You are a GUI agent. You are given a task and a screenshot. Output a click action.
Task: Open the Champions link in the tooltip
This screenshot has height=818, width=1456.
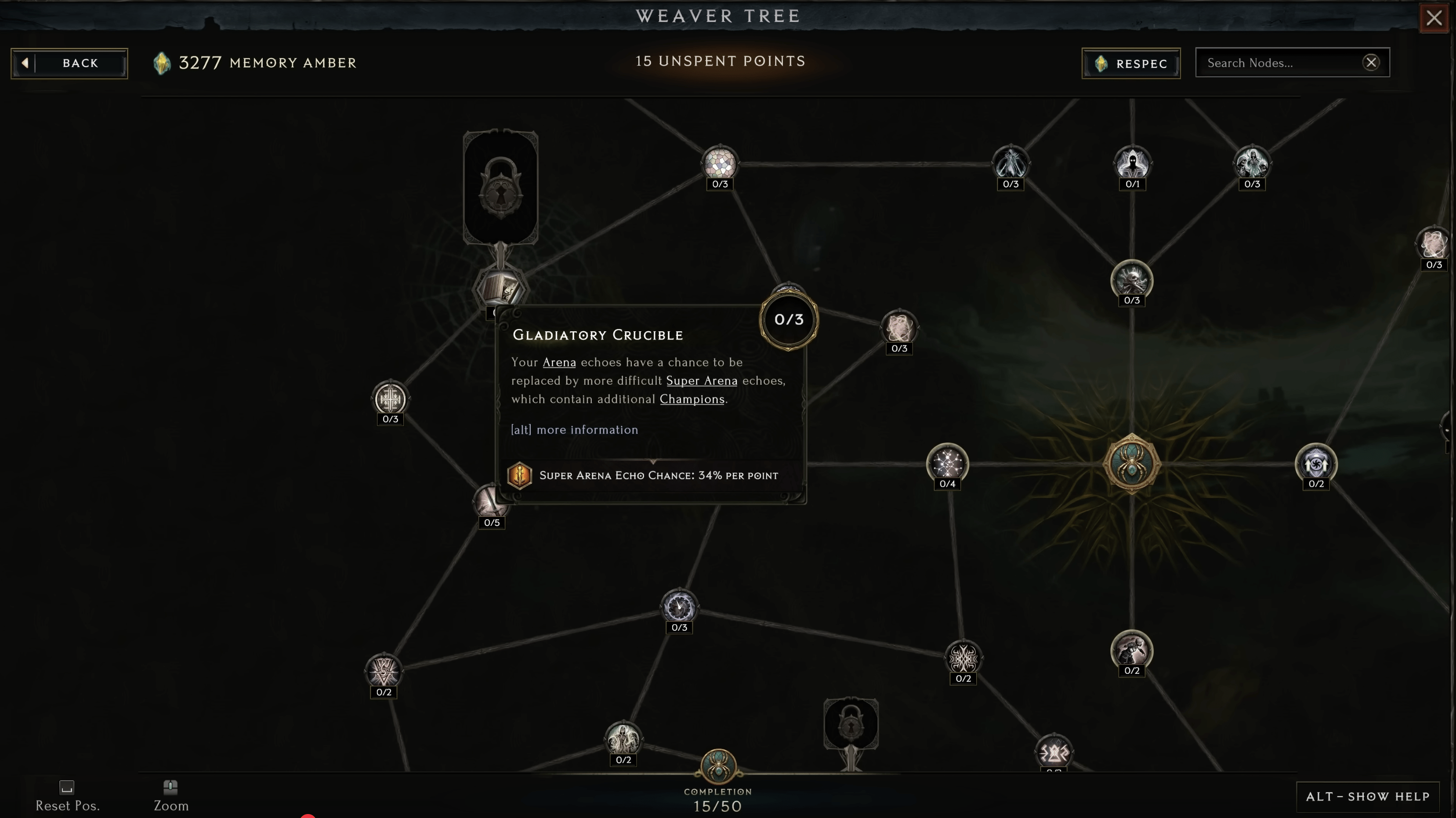coord(692,399)
